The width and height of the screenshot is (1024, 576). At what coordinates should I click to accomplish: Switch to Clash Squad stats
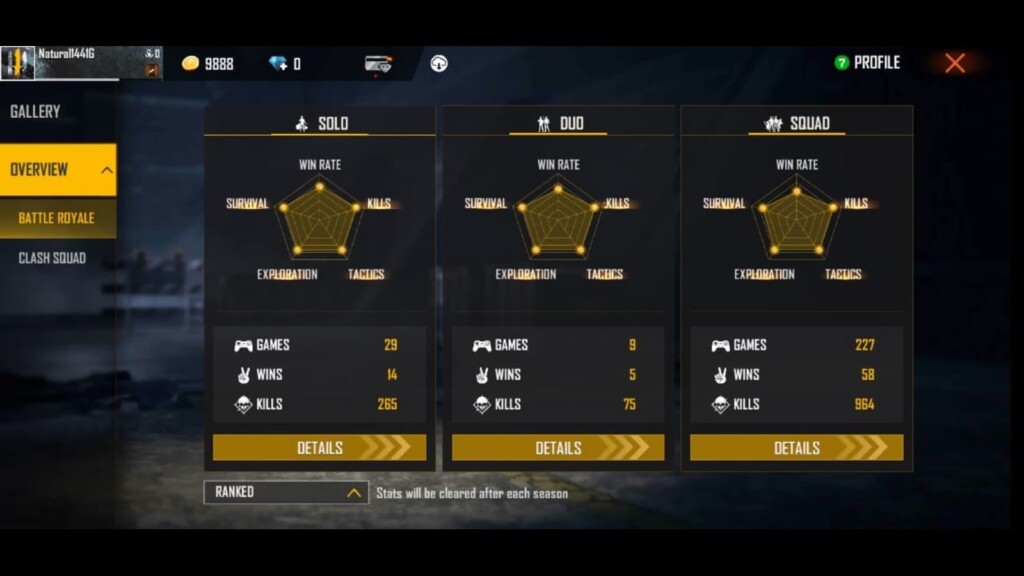(x=52, y=258)
